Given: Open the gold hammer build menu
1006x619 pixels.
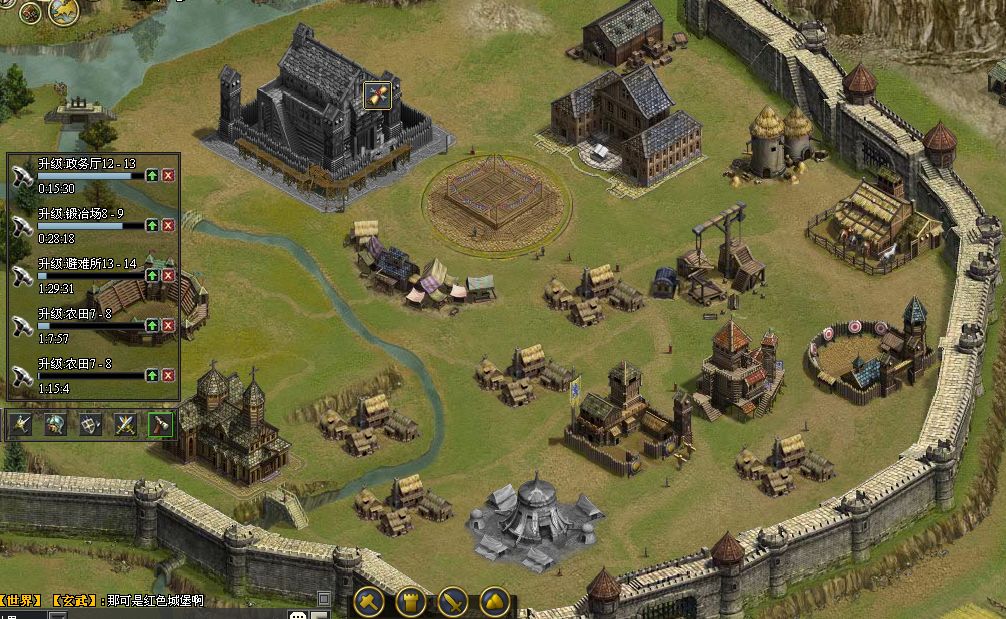Looking at the screenshot, I should [x=370, y=602].
